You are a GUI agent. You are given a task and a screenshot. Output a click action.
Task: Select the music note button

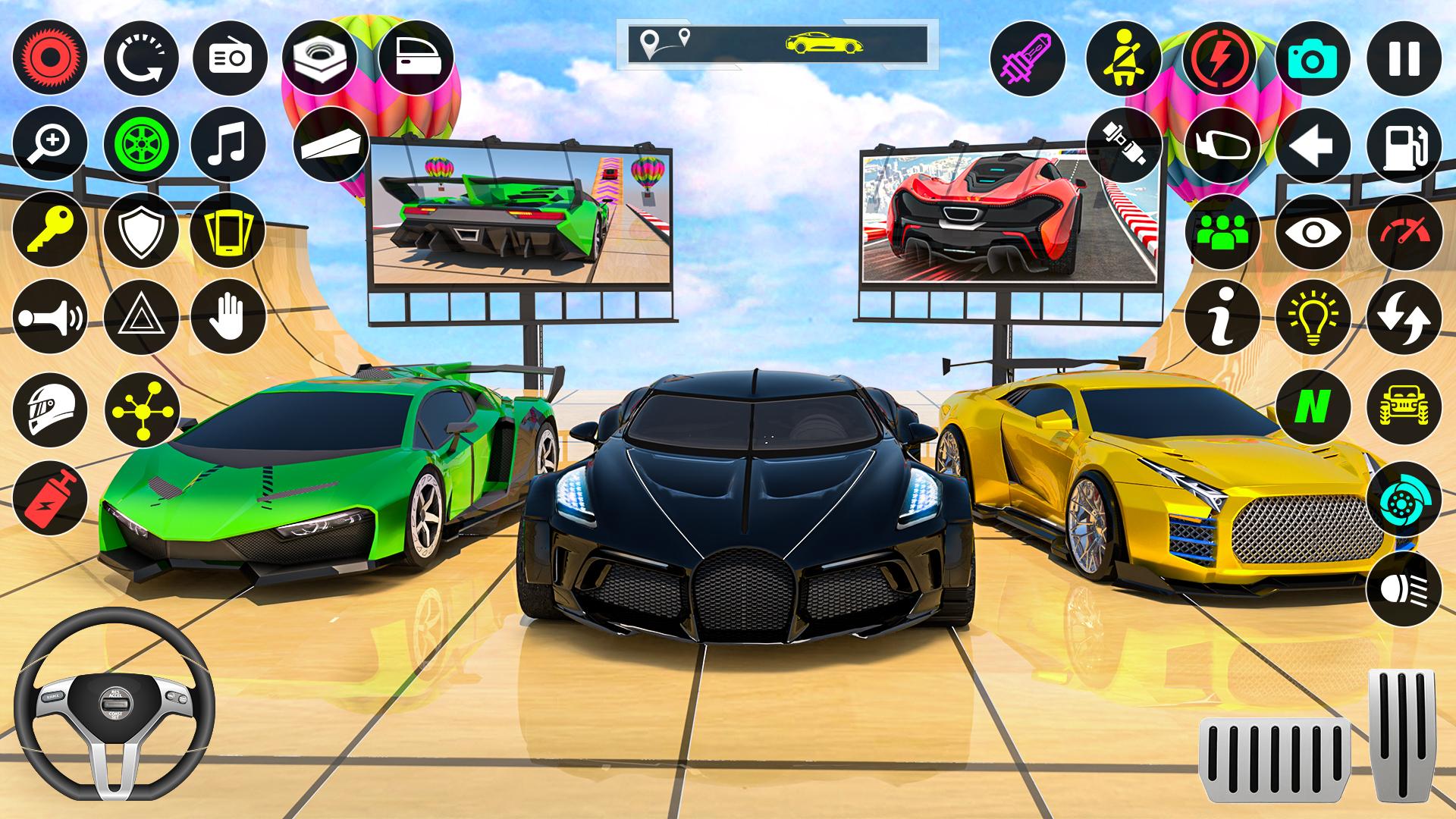[229, 144]
